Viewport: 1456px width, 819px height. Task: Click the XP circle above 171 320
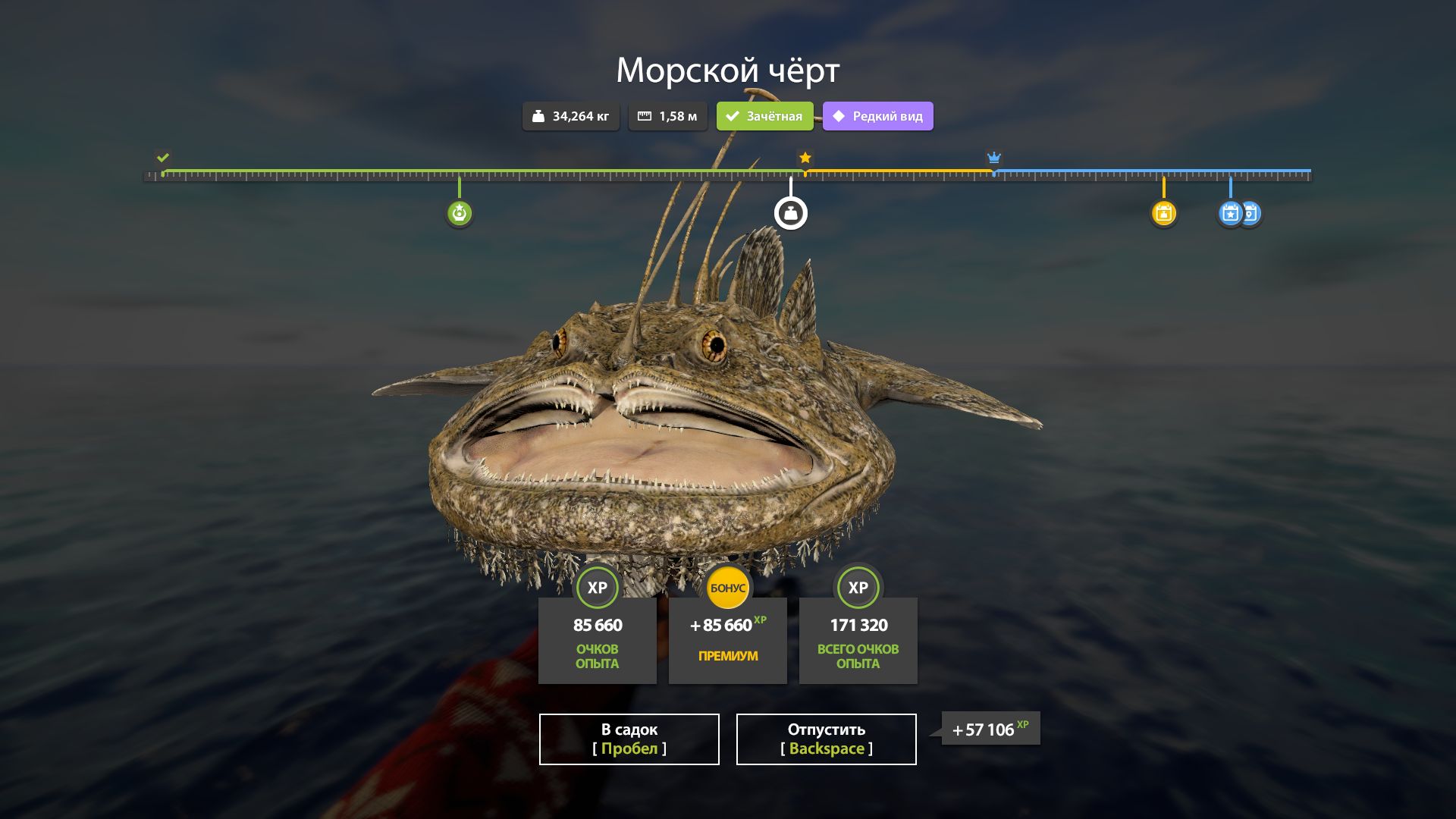(x=858, y=587)
